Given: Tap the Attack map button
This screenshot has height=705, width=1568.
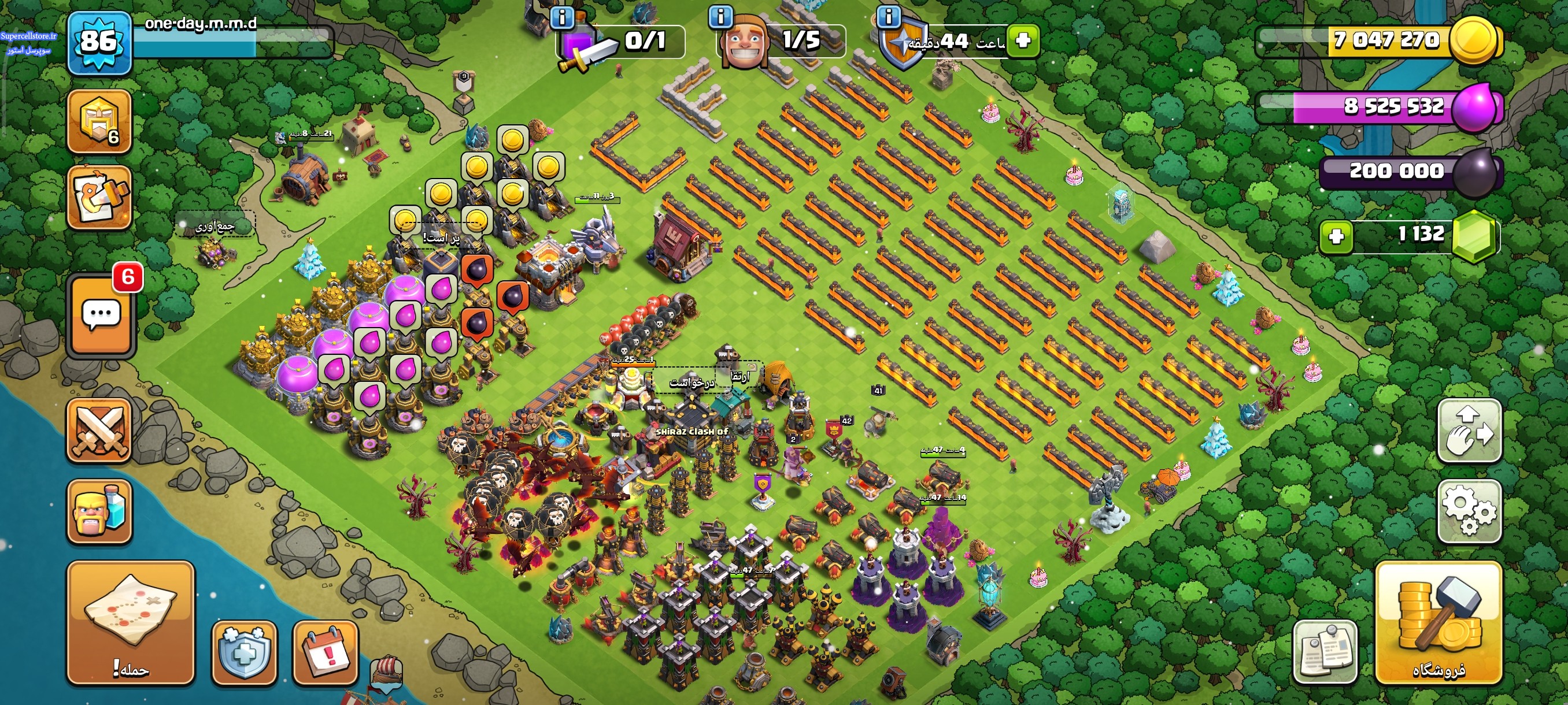Looking at the screenshot, I should click(x=130, y=622).
